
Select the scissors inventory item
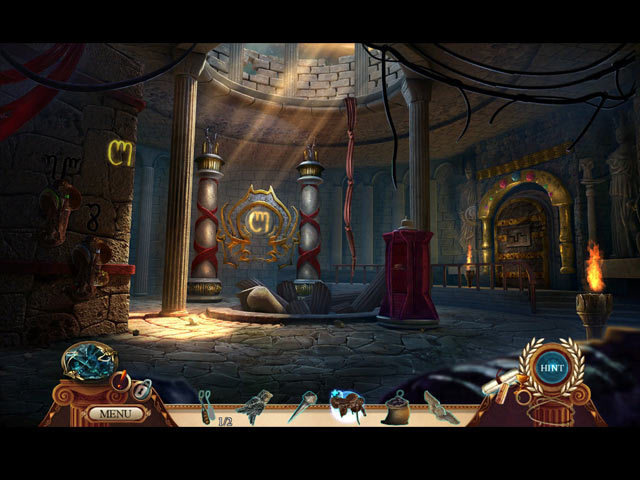[206, 405]
